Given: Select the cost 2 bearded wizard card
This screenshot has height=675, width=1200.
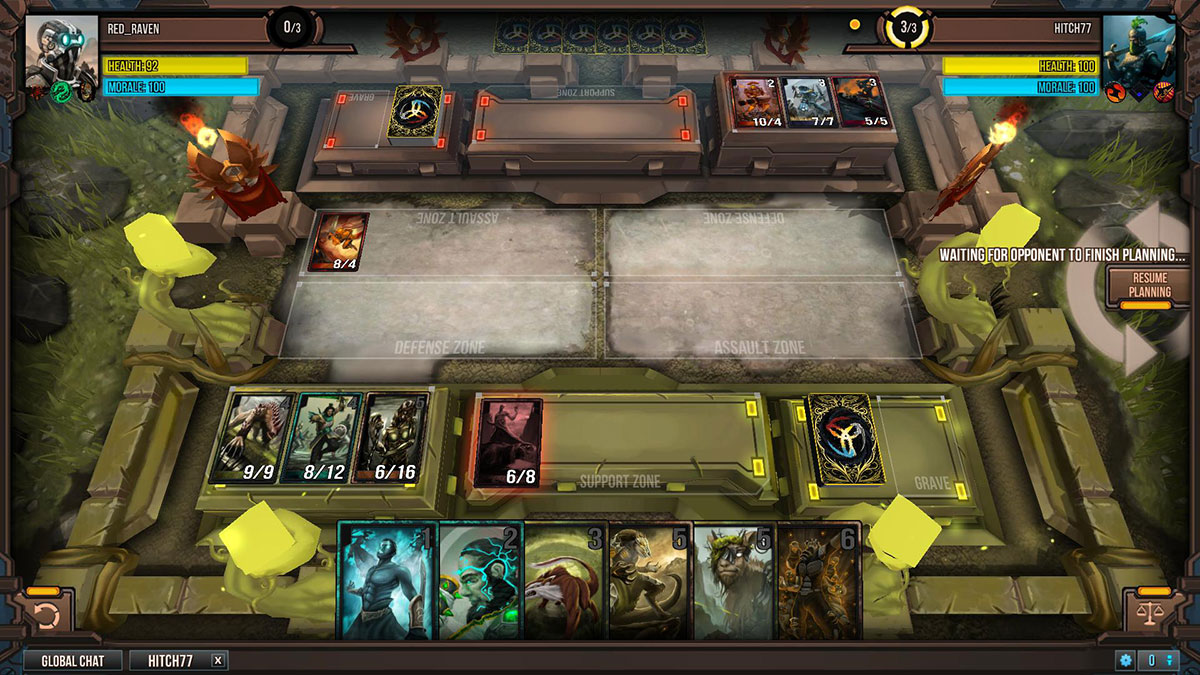Looking at the screenshot, I should click(x=481, y=580).
